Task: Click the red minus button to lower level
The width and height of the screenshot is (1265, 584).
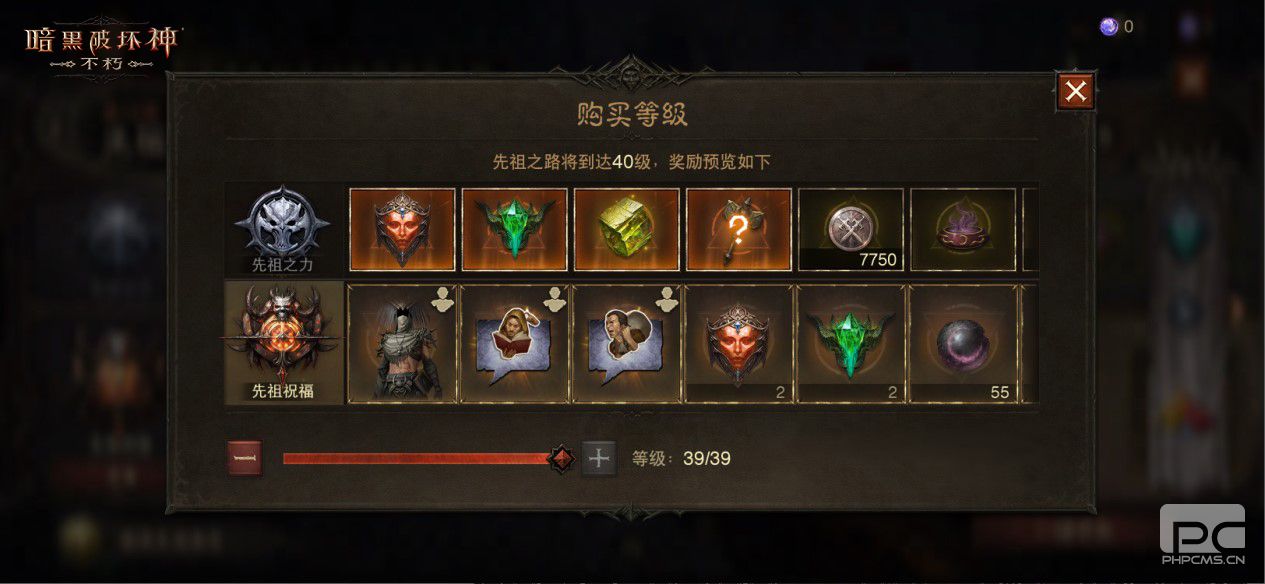Action: pyautogui.click(x=245, y=459)
